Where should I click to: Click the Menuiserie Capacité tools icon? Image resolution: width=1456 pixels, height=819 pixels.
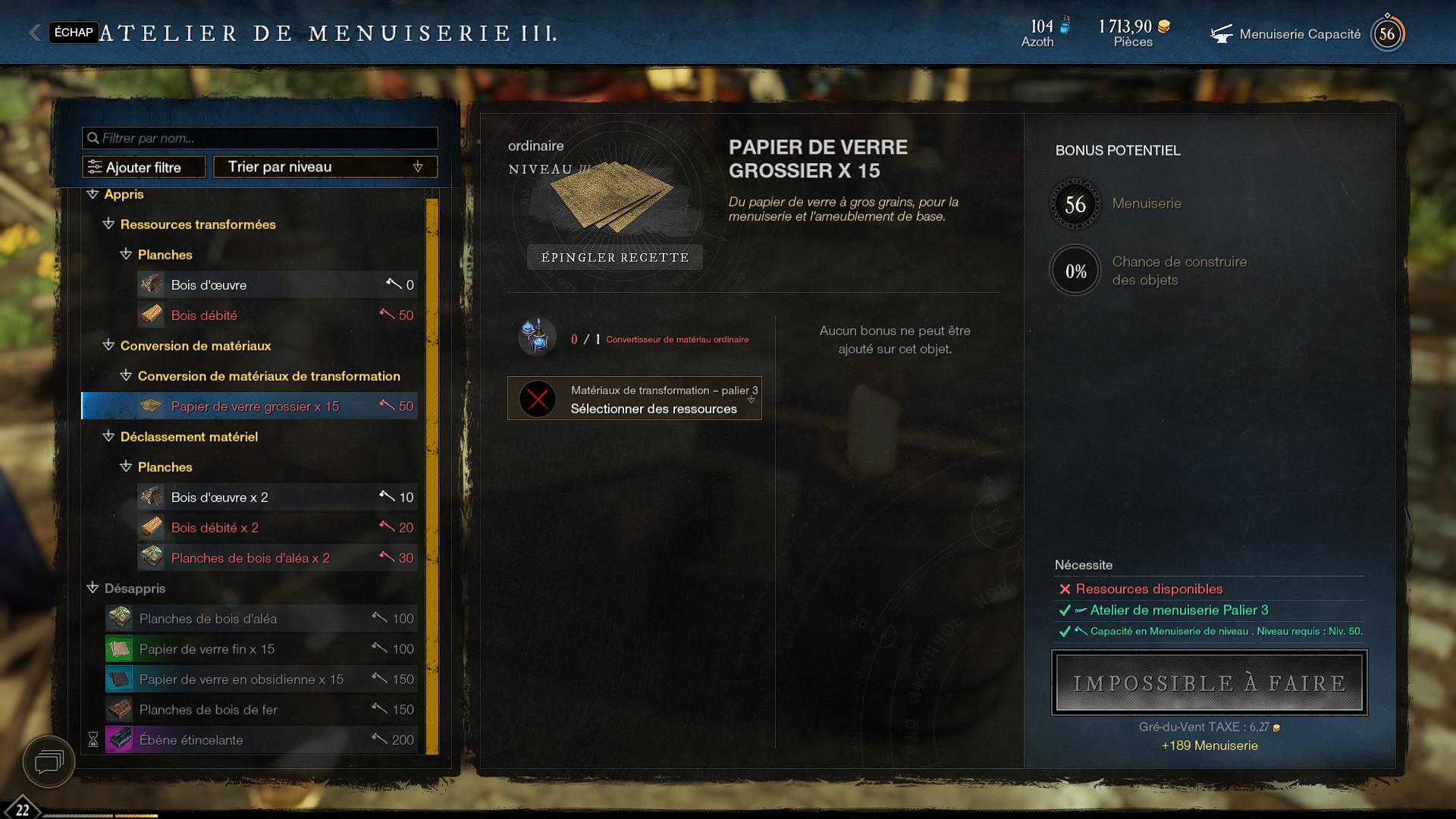click(1222, 33)
